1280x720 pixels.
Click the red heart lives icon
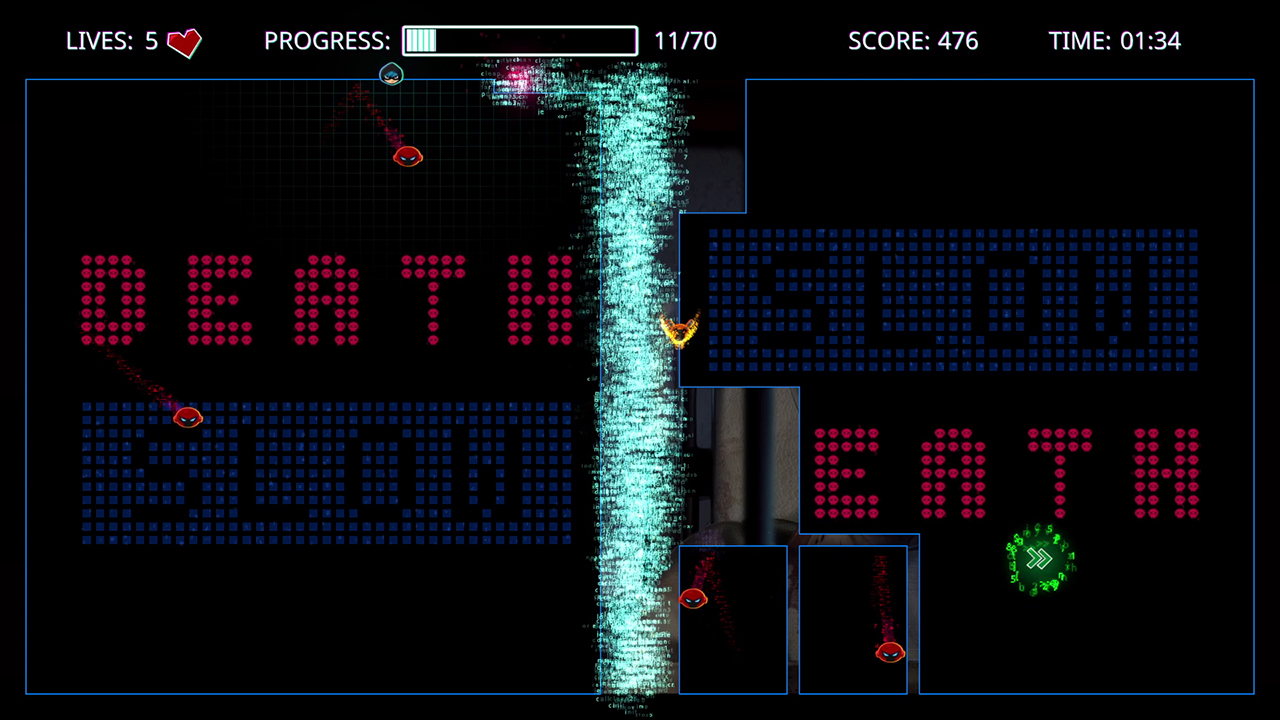pos(183,42)
